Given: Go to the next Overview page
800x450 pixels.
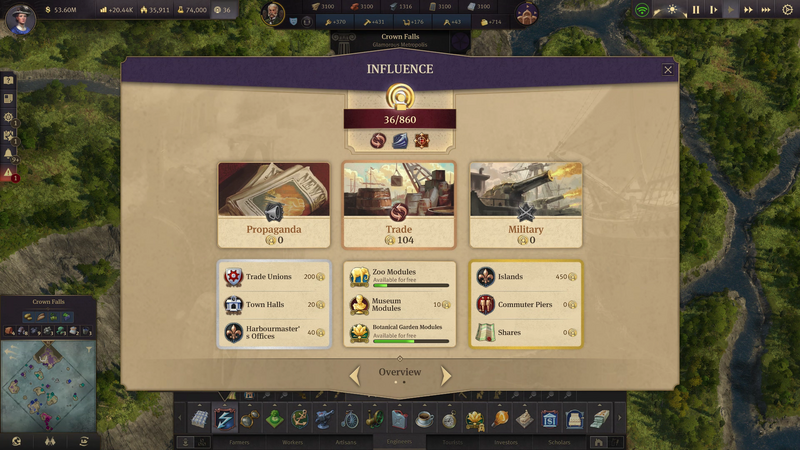Looking at the screenshot, I should click(446, 376).
